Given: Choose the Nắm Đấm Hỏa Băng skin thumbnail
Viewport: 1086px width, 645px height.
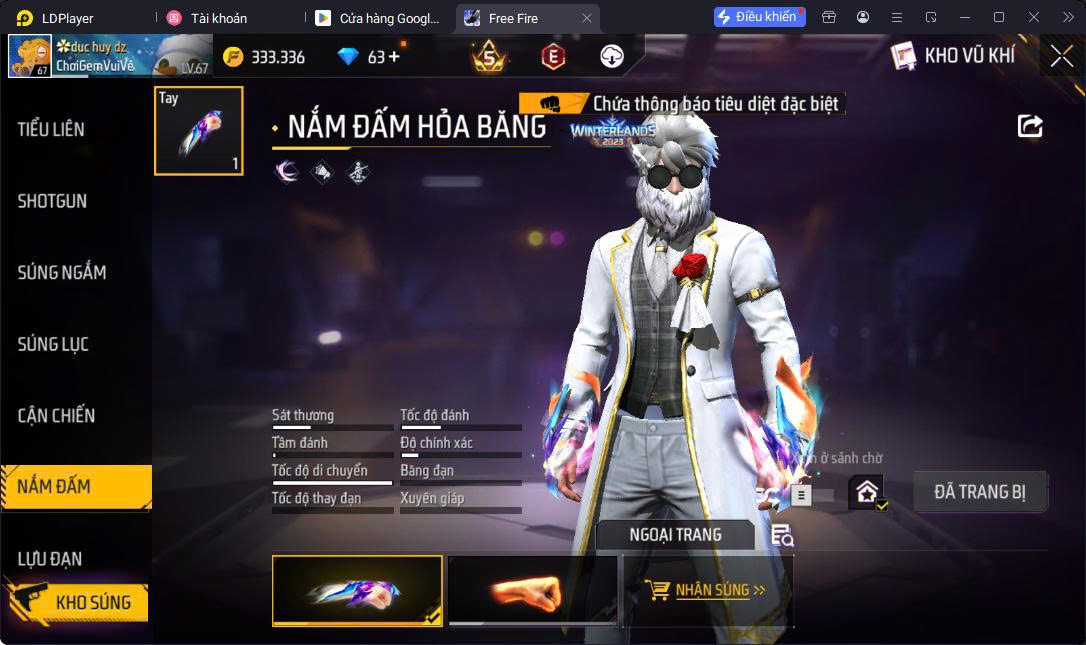Looking at the screenshot, I should click(x=357, y=590).
